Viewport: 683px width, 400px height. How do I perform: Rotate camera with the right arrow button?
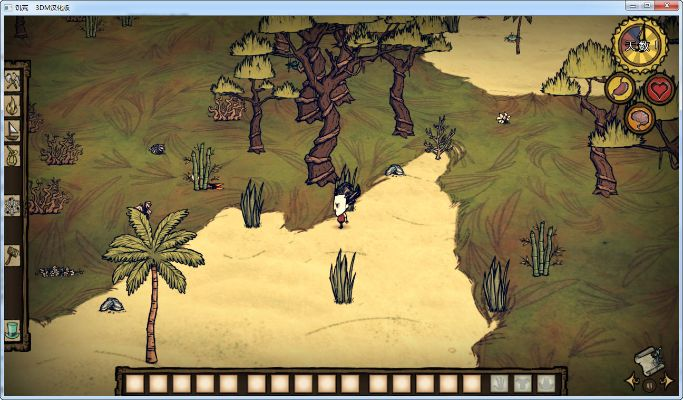667,380
